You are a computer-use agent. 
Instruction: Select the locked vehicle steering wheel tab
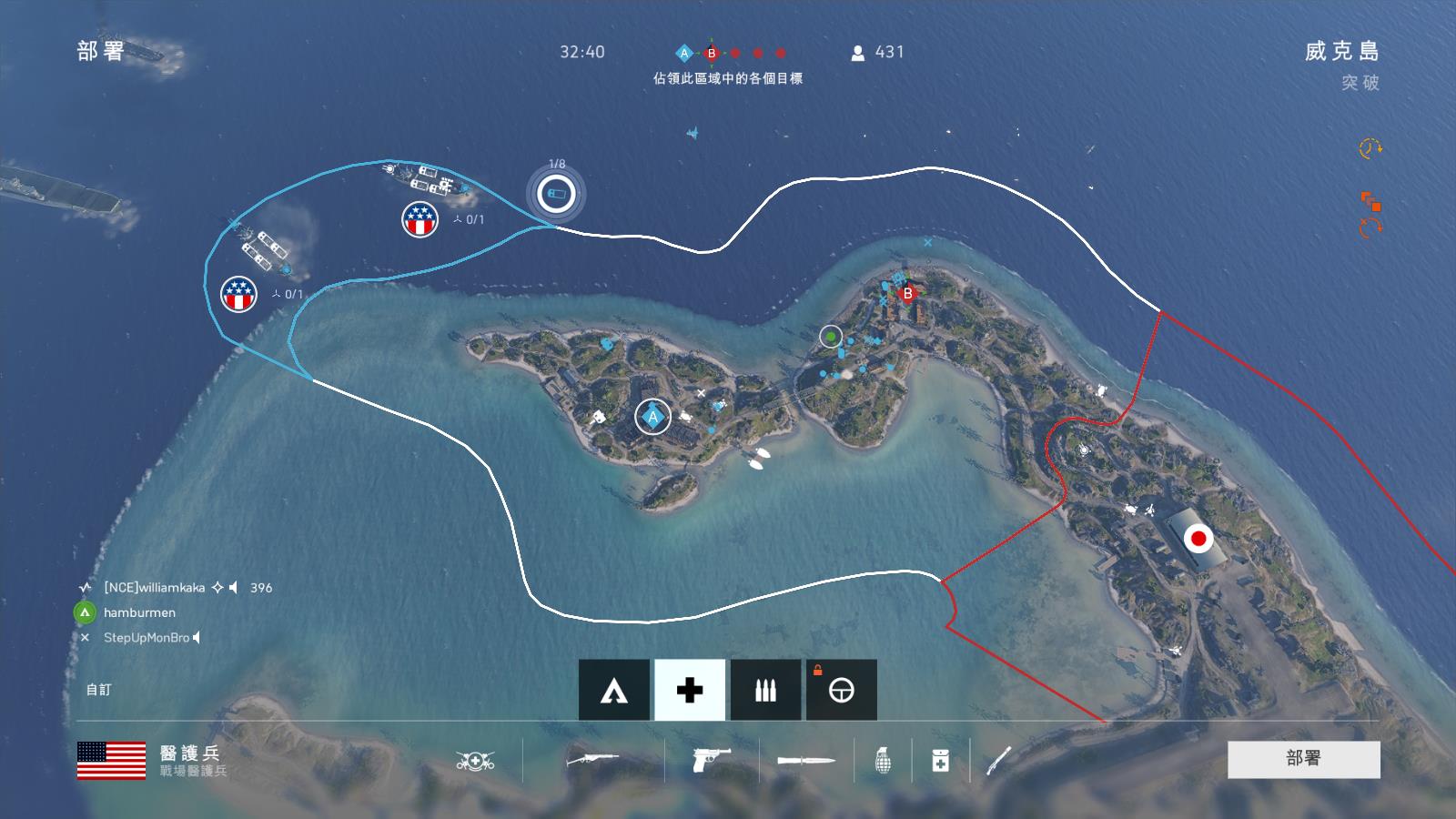click(842, 690)
